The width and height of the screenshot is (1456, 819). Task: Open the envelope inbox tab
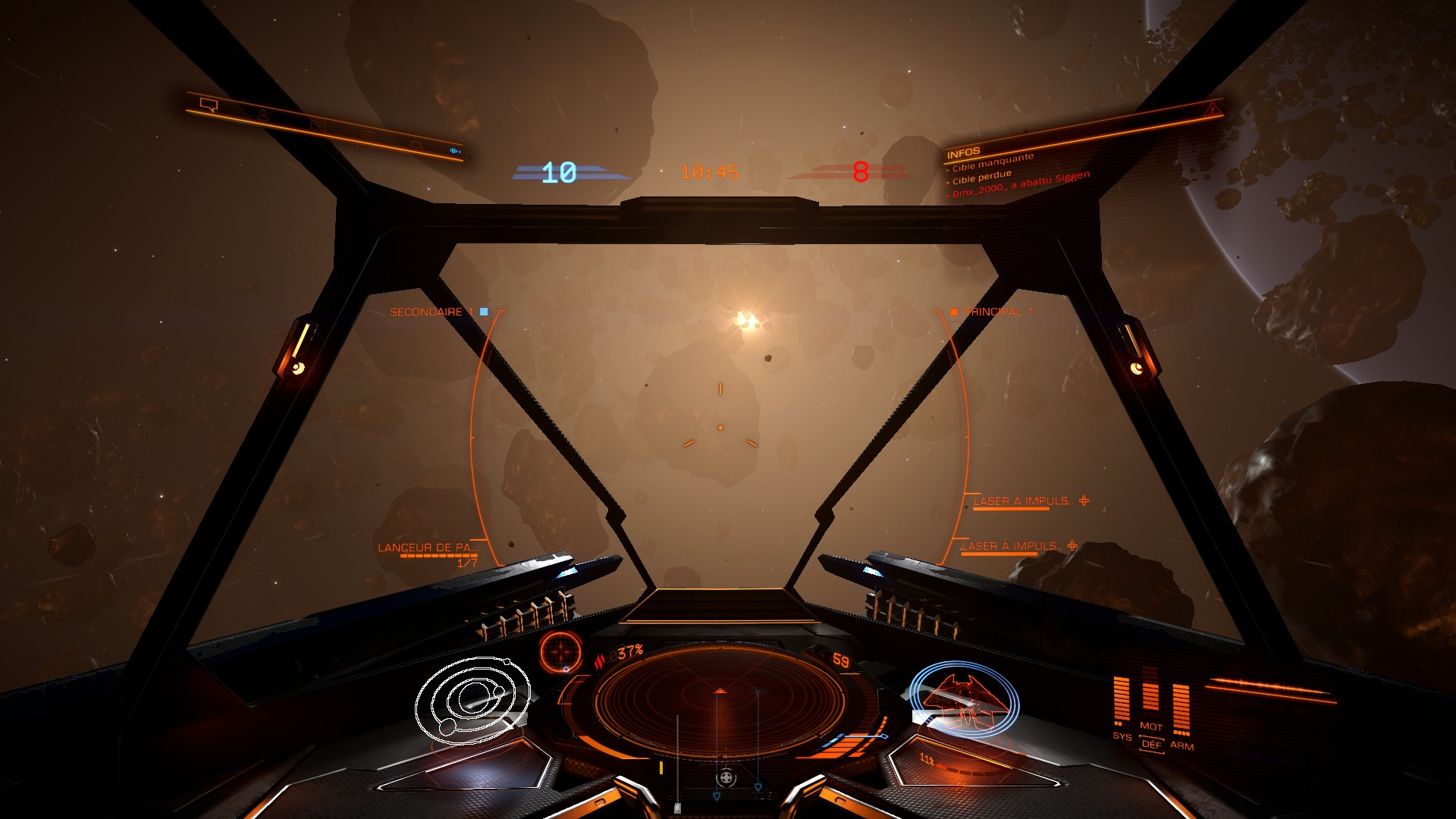(318, 126)
